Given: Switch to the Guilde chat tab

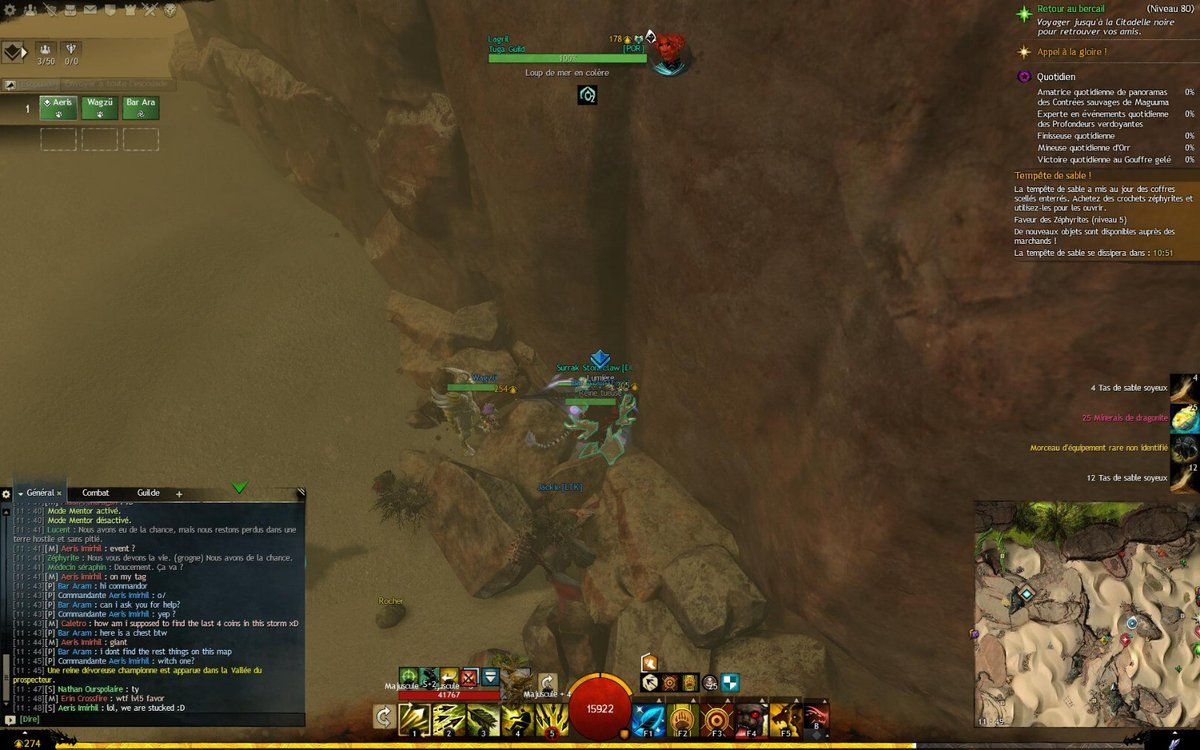Looking at the screenshot, I should coord(148,493).
